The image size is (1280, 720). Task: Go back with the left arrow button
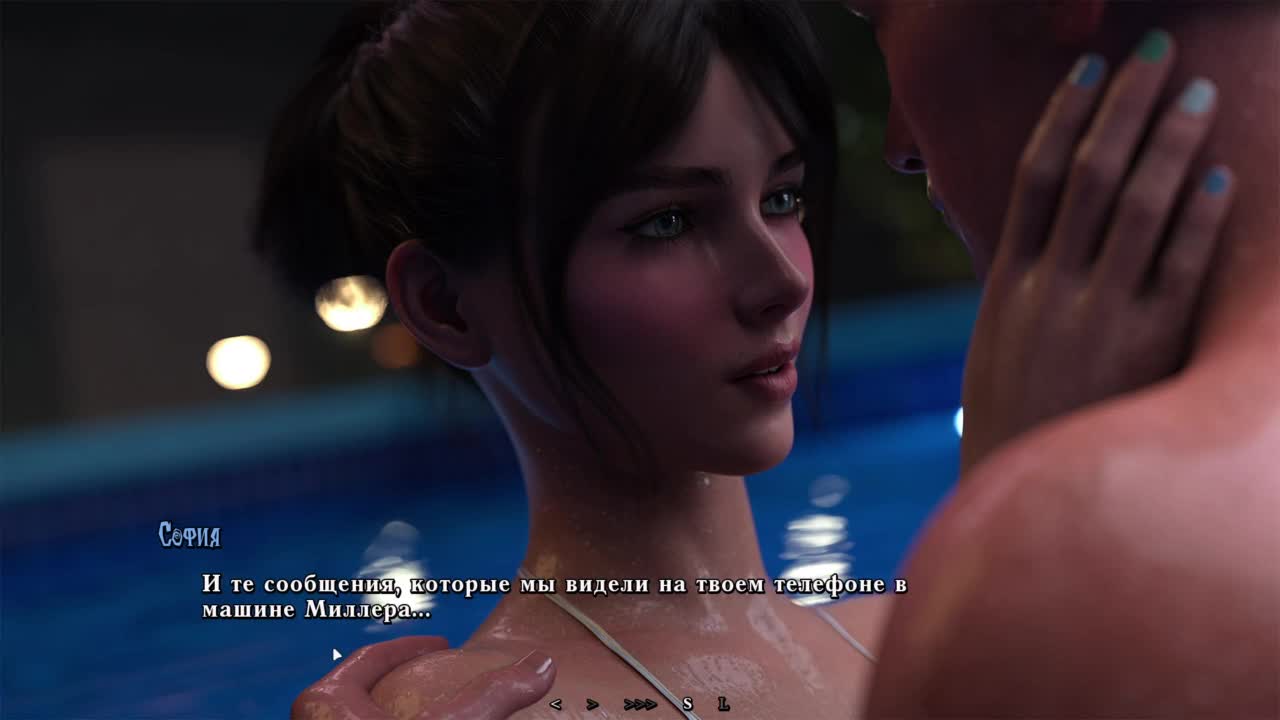(555, 704)
